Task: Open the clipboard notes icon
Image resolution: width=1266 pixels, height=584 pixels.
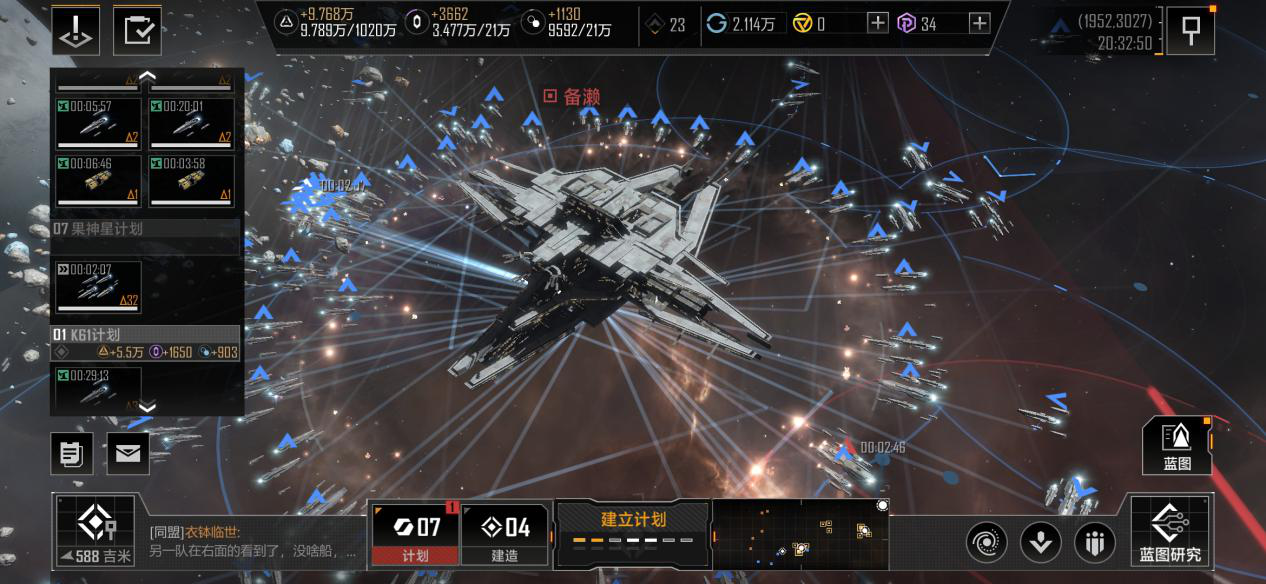Action: pos(72,454)
